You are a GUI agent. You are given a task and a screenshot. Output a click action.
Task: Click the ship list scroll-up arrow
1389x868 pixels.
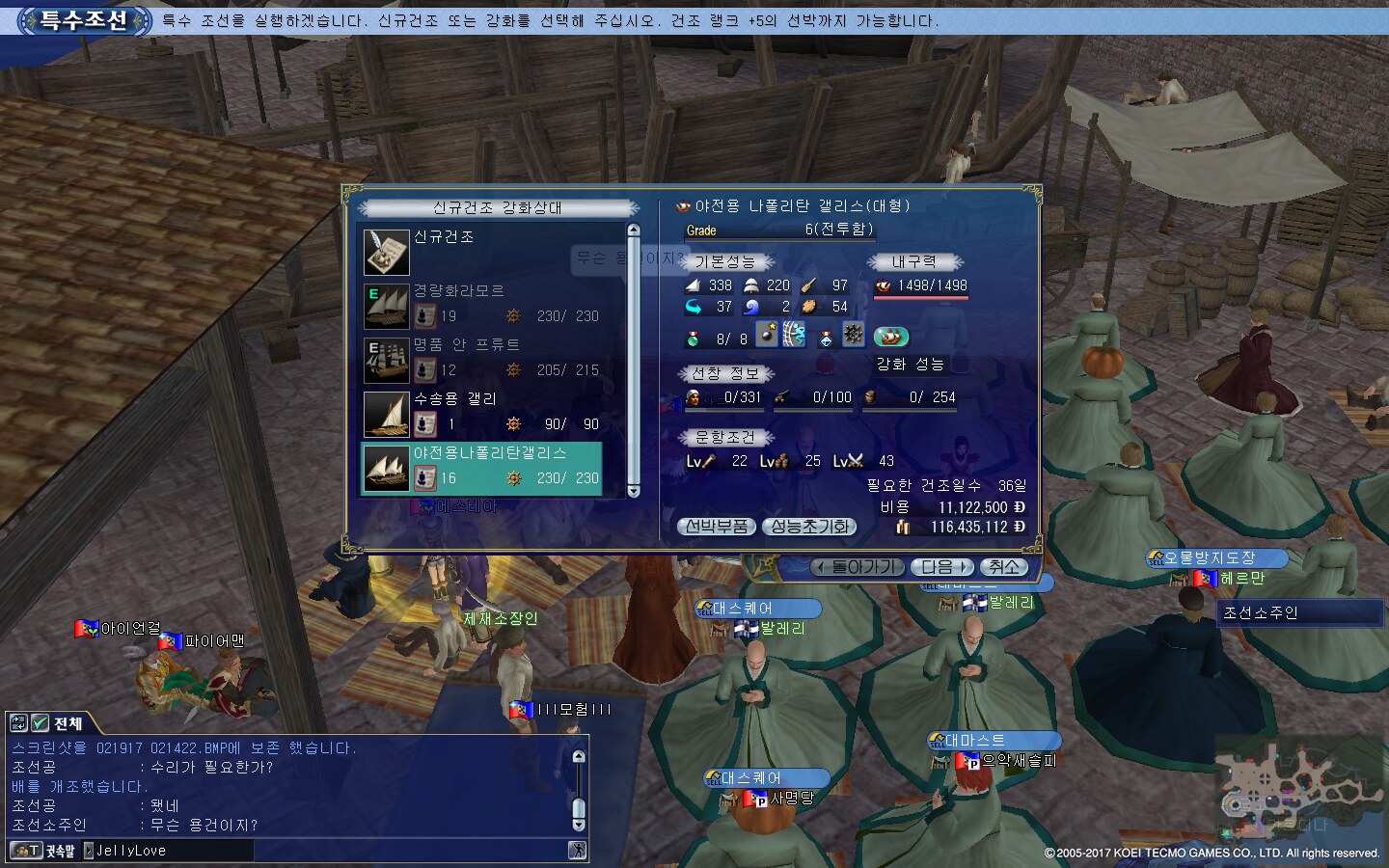coord(634,231)
